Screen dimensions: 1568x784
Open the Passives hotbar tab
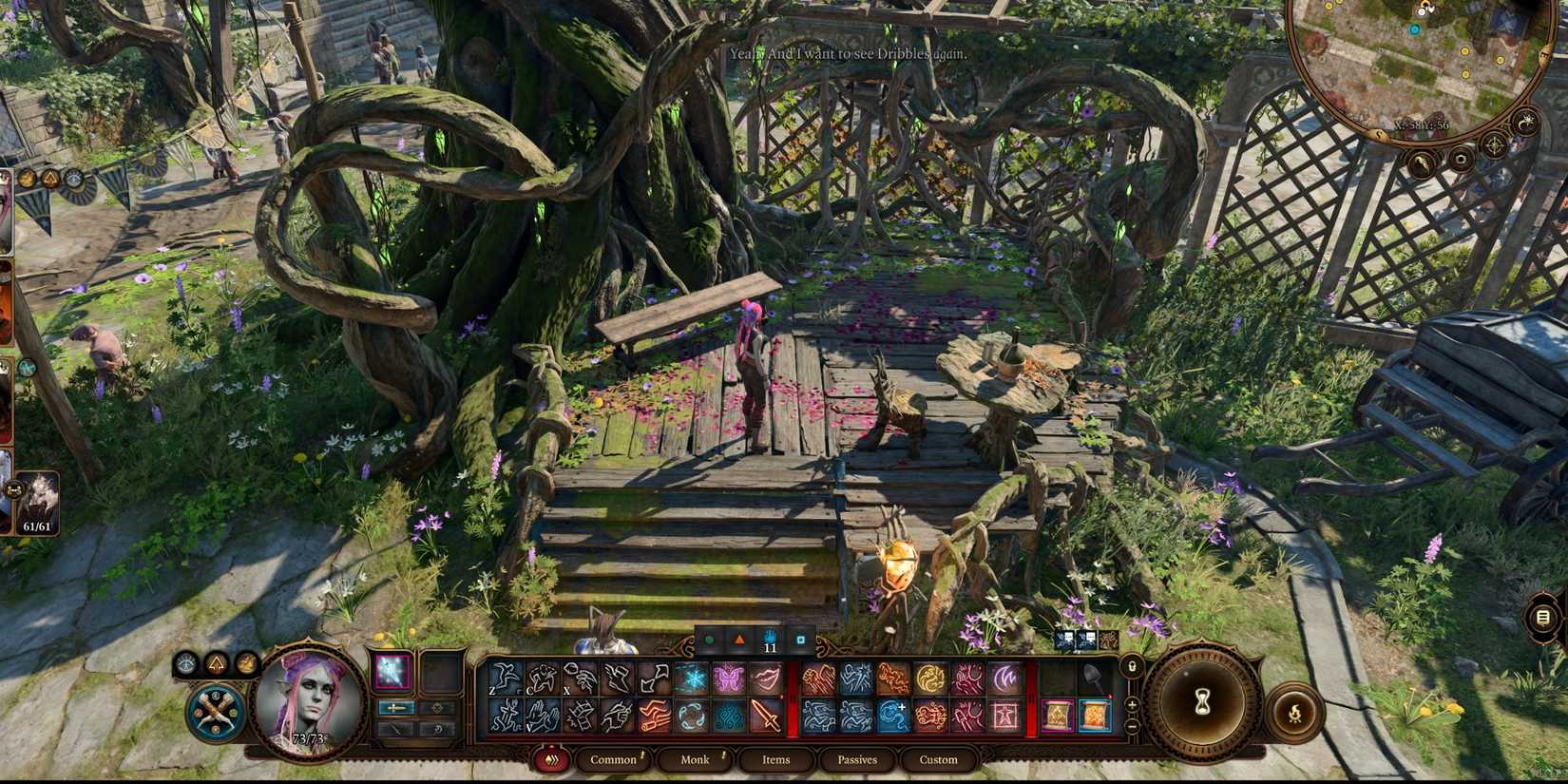[857, 760]
